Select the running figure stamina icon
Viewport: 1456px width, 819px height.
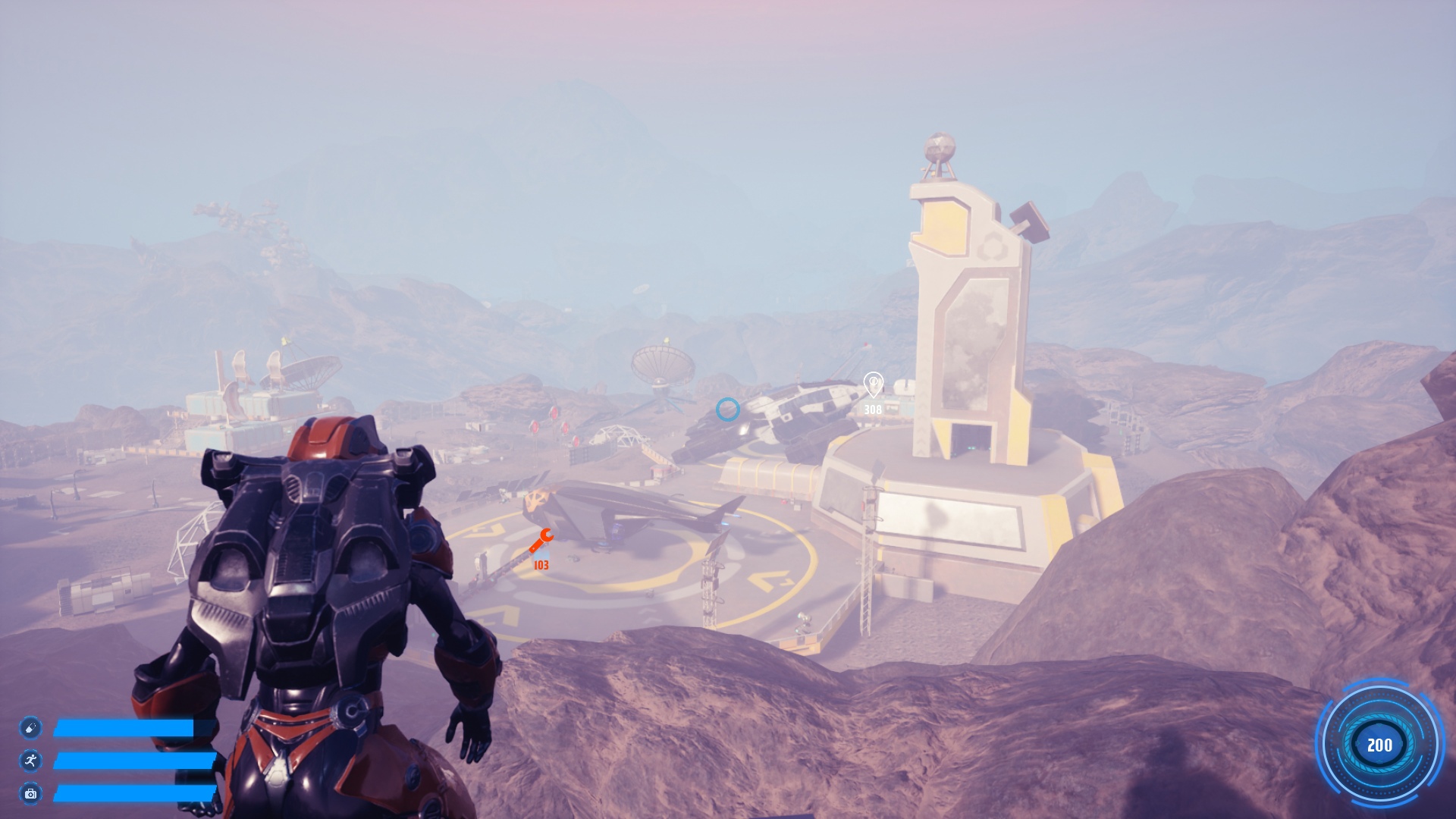tap(30, 761)
